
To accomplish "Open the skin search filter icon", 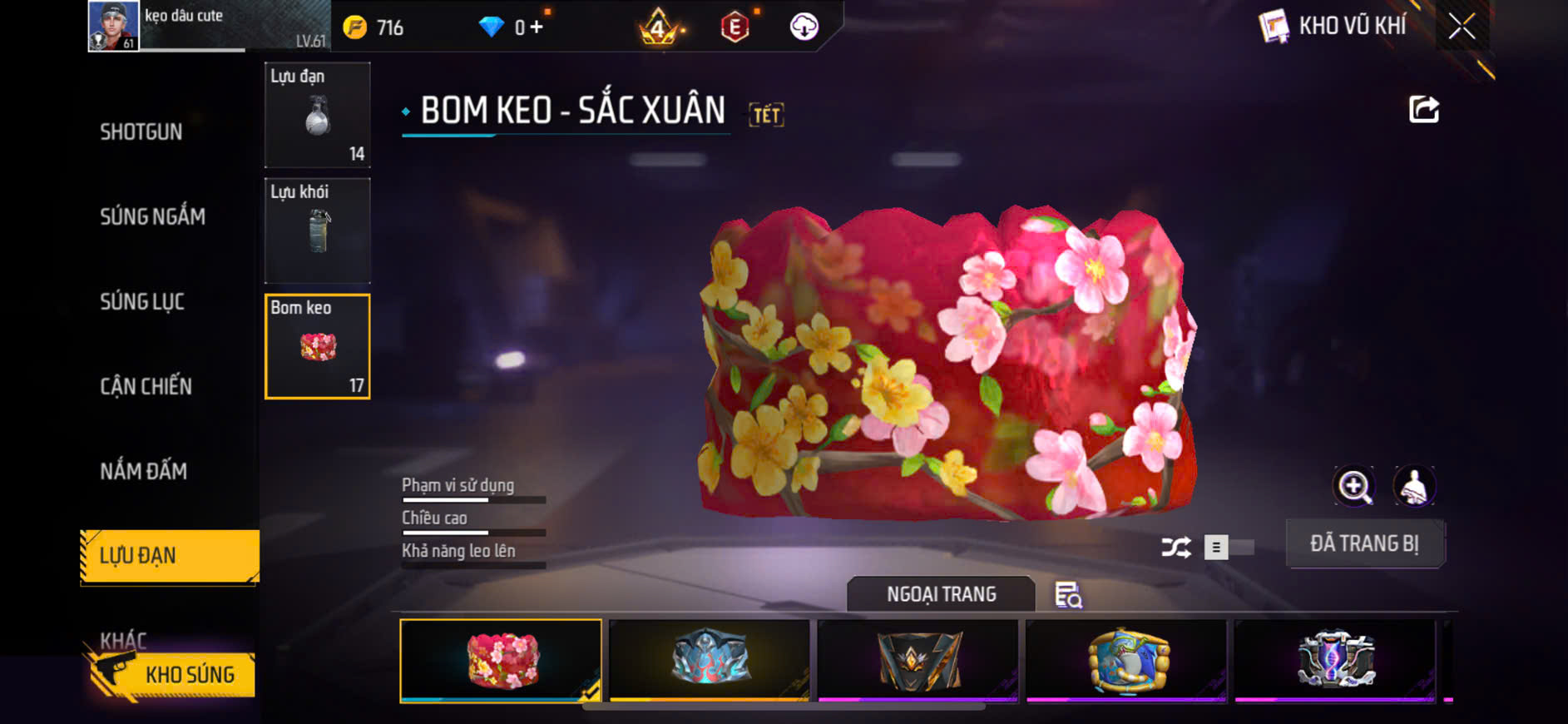I will coord(1068,595).
